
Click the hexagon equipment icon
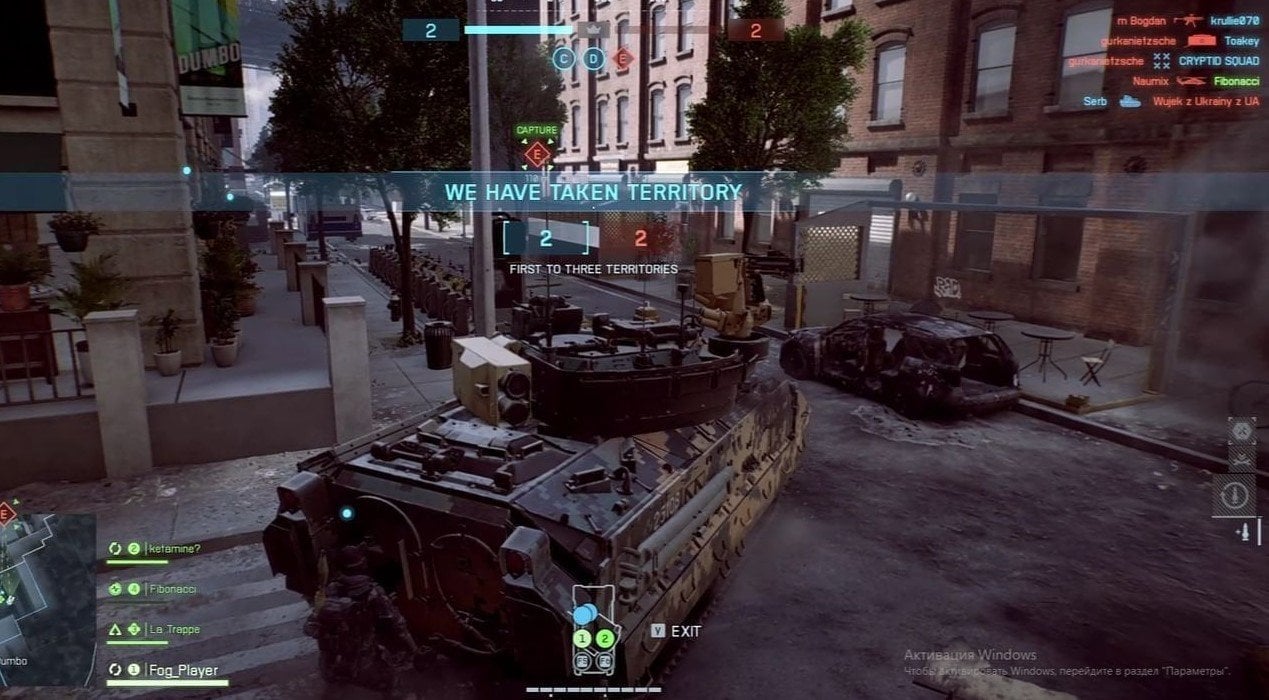pyautogui.click(x=1240, y=430)
